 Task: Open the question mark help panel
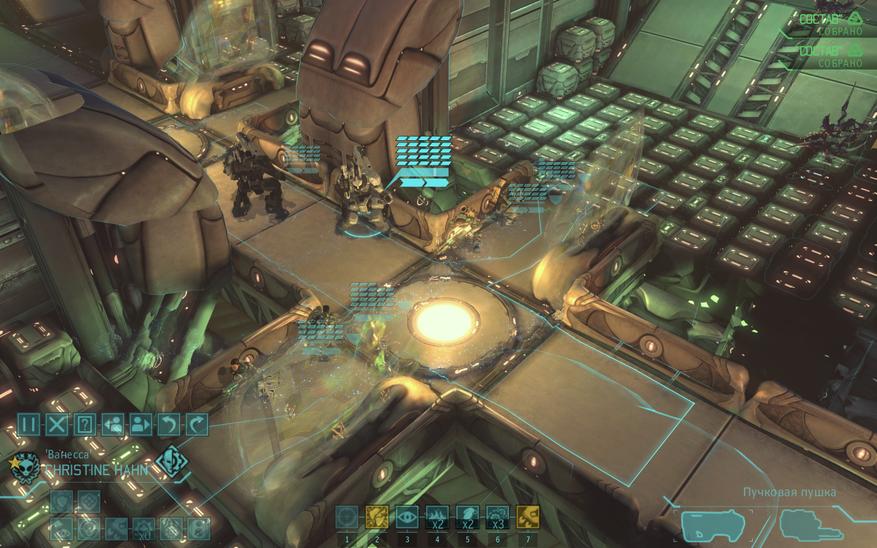[85, 424]
